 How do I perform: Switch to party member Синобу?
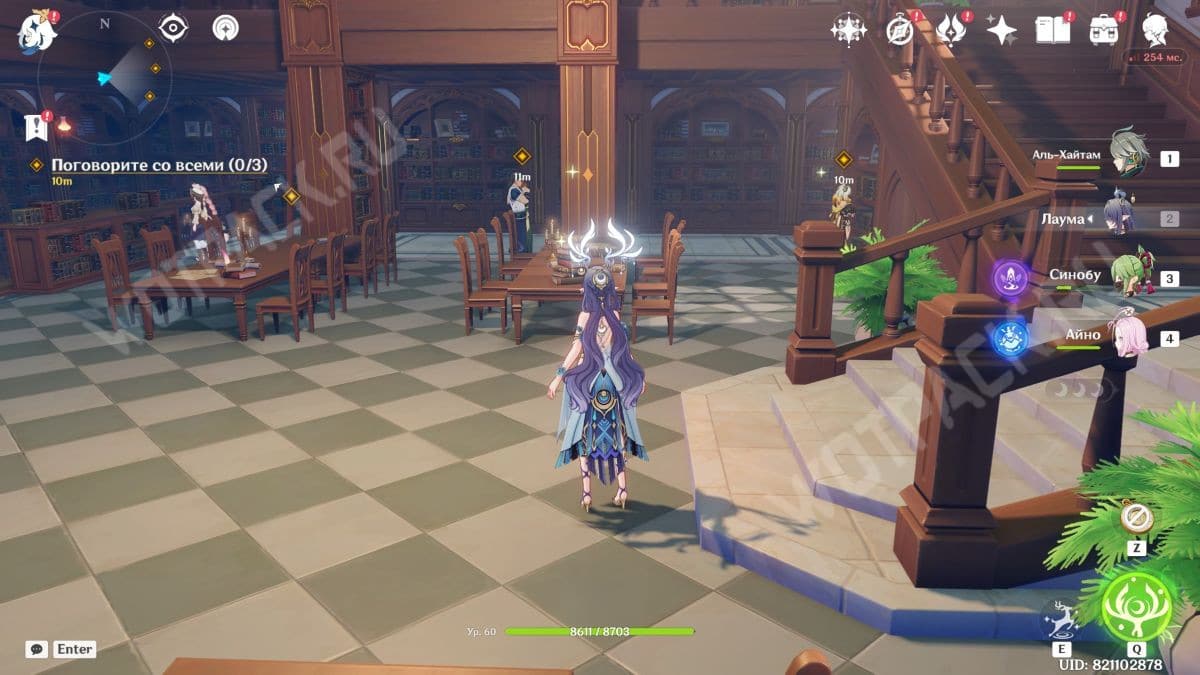(x=1128, y=277)
